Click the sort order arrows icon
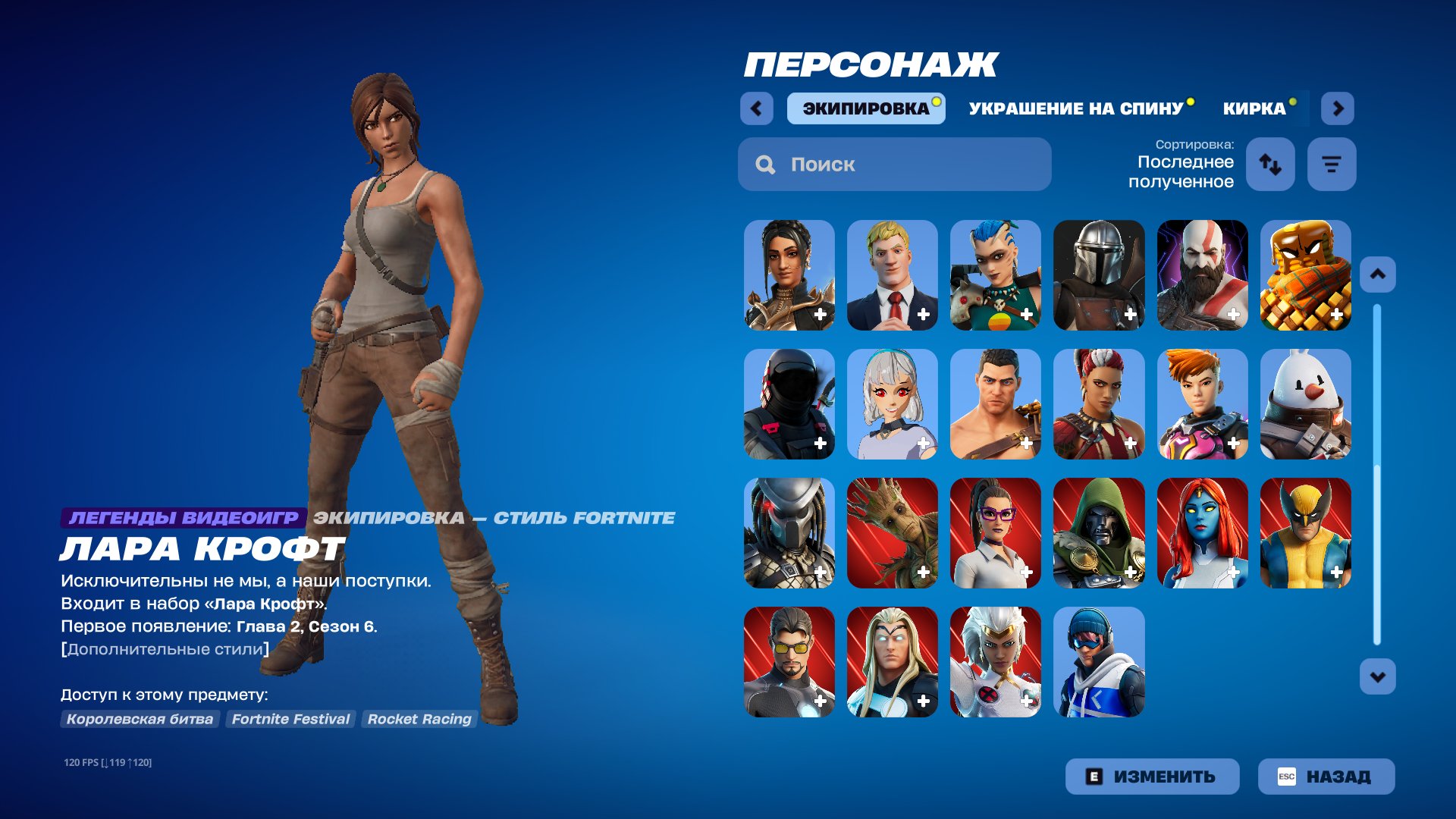The image size is (1456, 819). click(1270, 164)
